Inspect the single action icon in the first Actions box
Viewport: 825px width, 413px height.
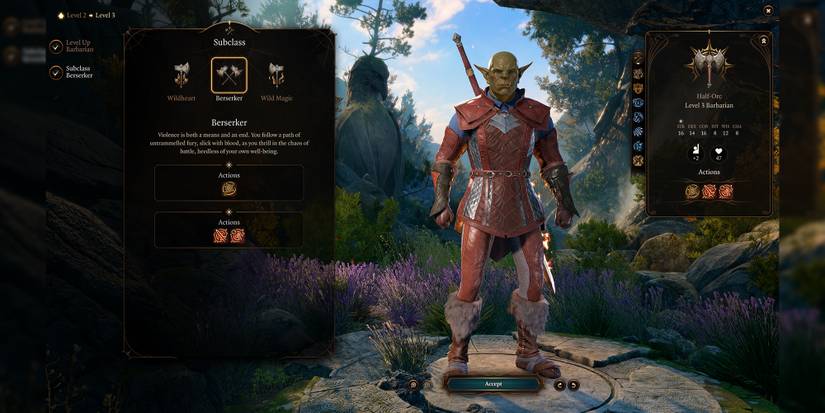point(229,188)
